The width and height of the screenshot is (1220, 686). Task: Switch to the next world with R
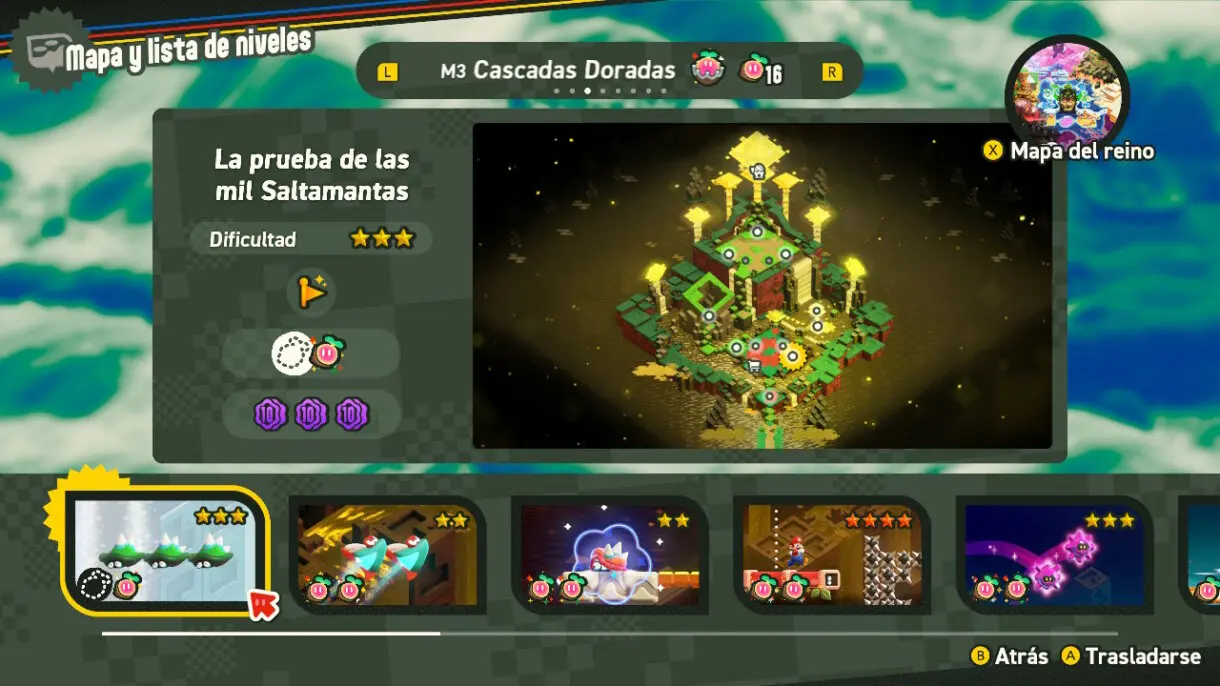click(831, 72)
